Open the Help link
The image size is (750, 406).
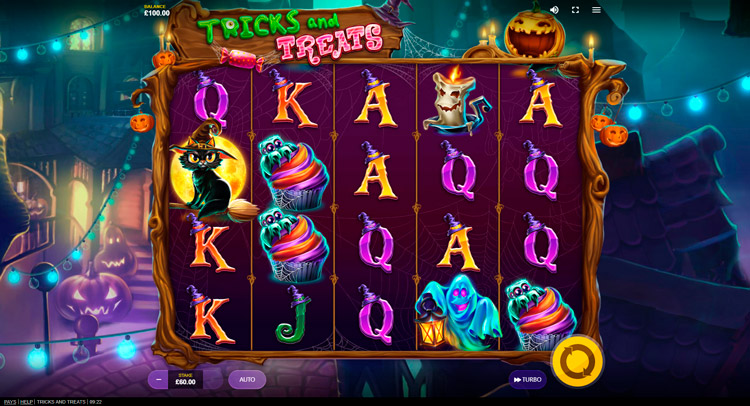click(x=26, y=402)
